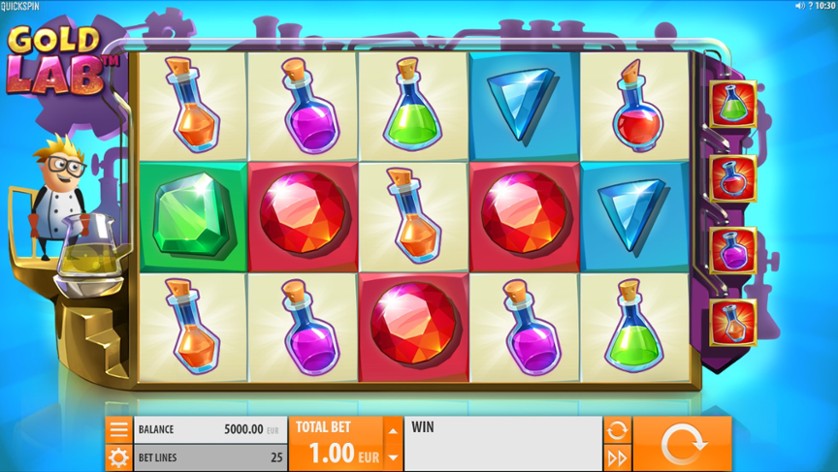Toggle the sound speaker icon

[x=799, y=6]
